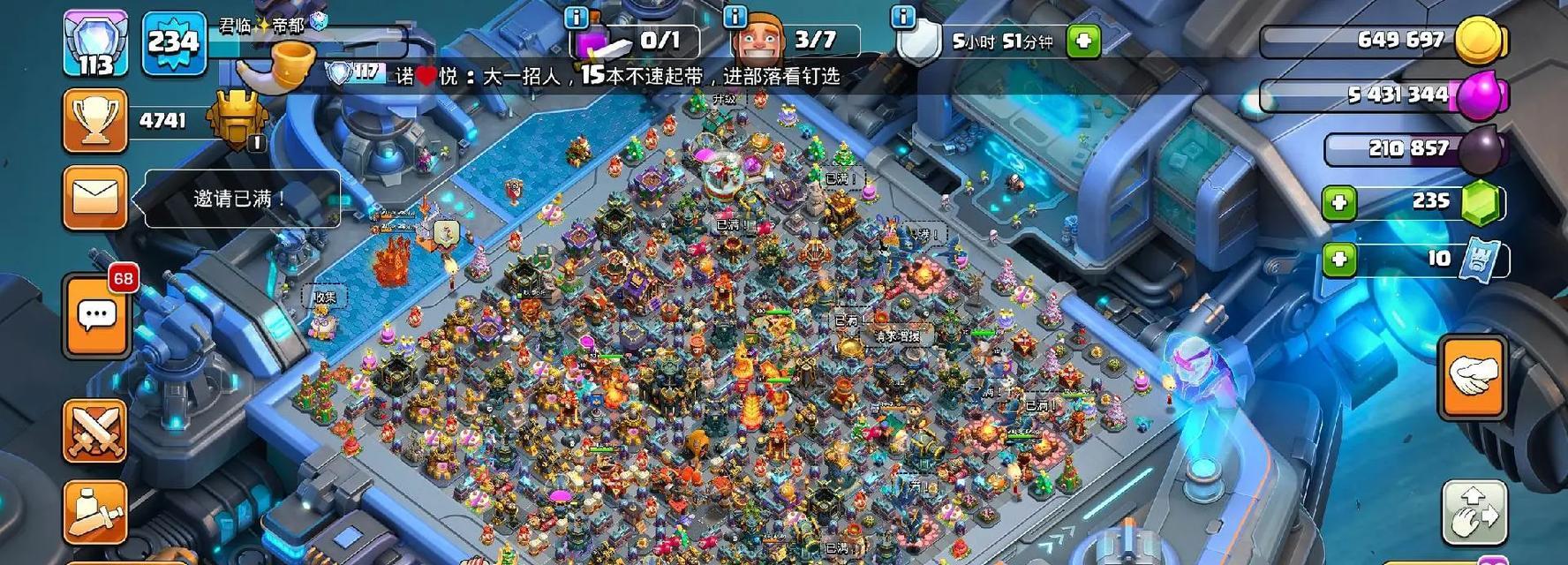Open the mail envelope inbox
1568x565 pixels.
coord(95,198)
